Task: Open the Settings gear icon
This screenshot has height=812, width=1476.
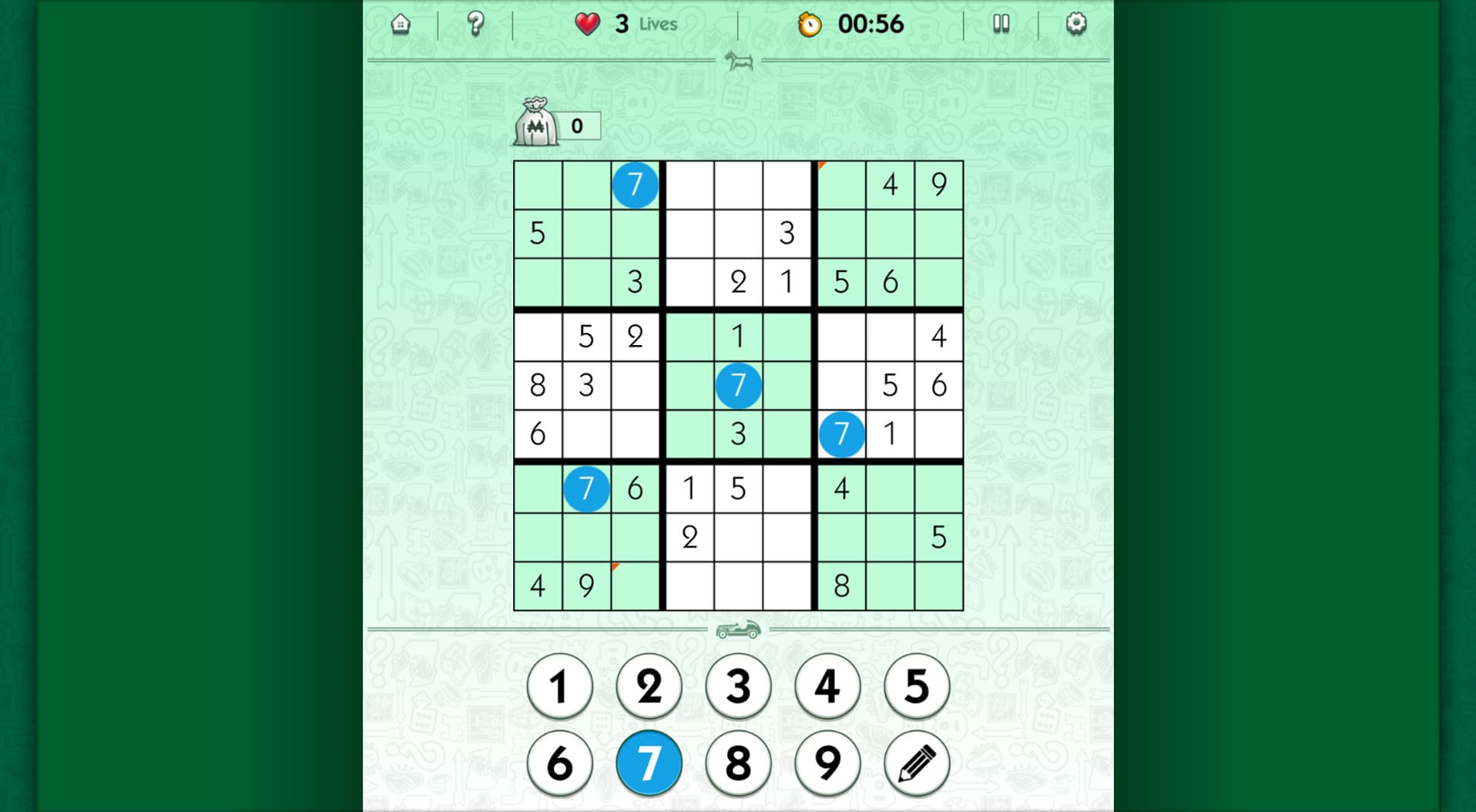Action: [x=1075, y=24]
